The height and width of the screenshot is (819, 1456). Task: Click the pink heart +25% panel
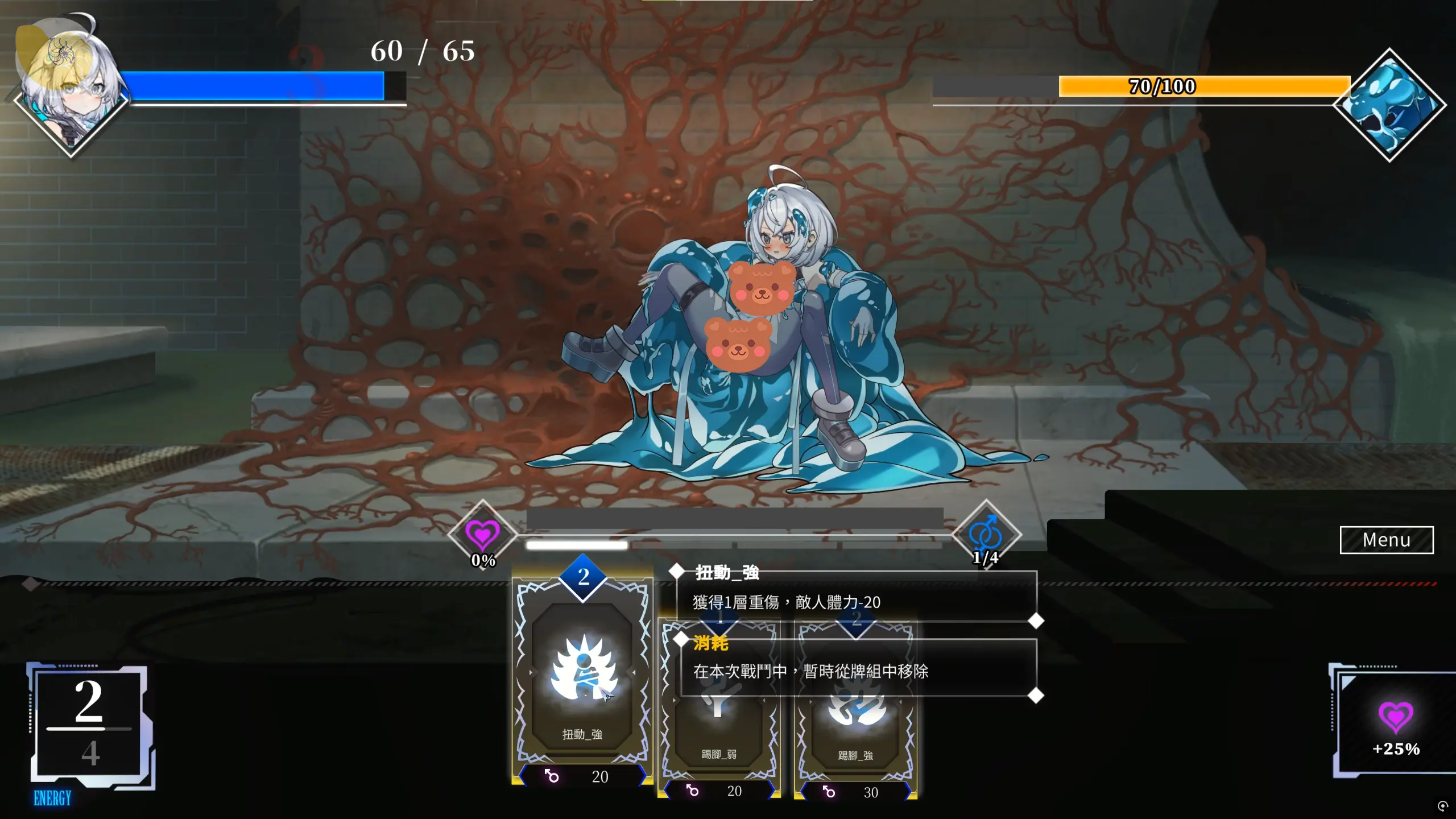pyautogui.click(x=1396, y=725)
